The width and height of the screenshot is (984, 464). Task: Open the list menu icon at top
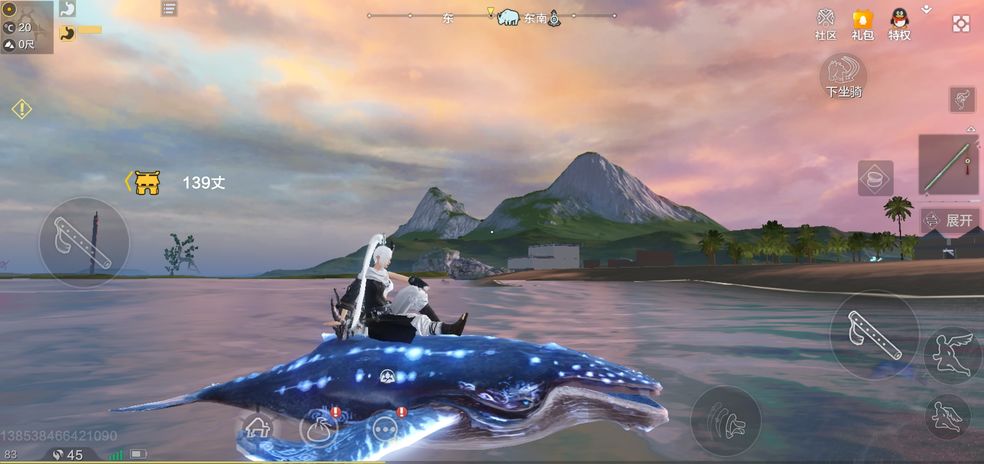(x=169, y=9)
